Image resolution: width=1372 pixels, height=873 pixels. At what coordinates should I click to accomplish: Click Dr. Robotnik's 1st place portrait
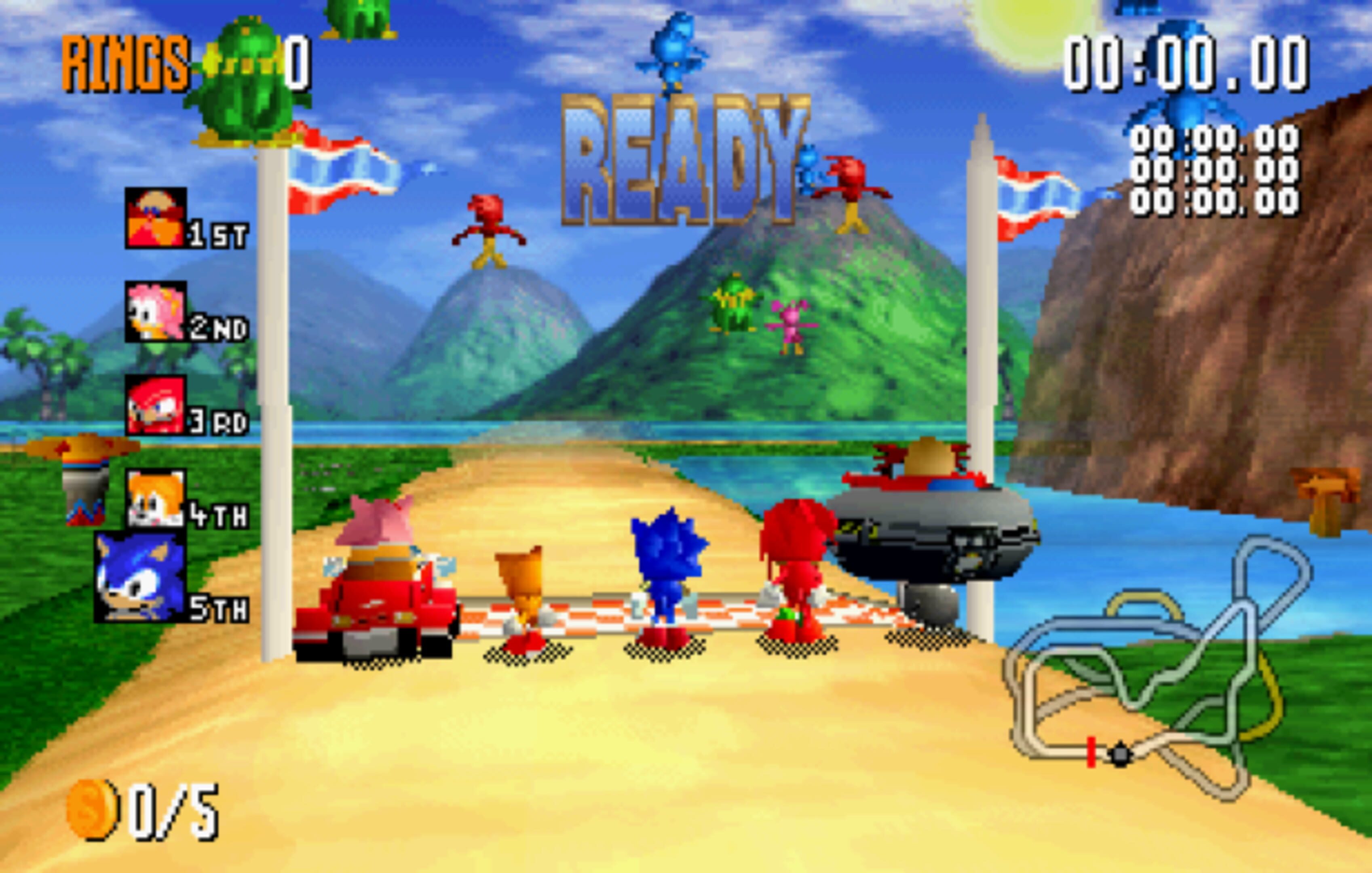(x=156, y=218)
